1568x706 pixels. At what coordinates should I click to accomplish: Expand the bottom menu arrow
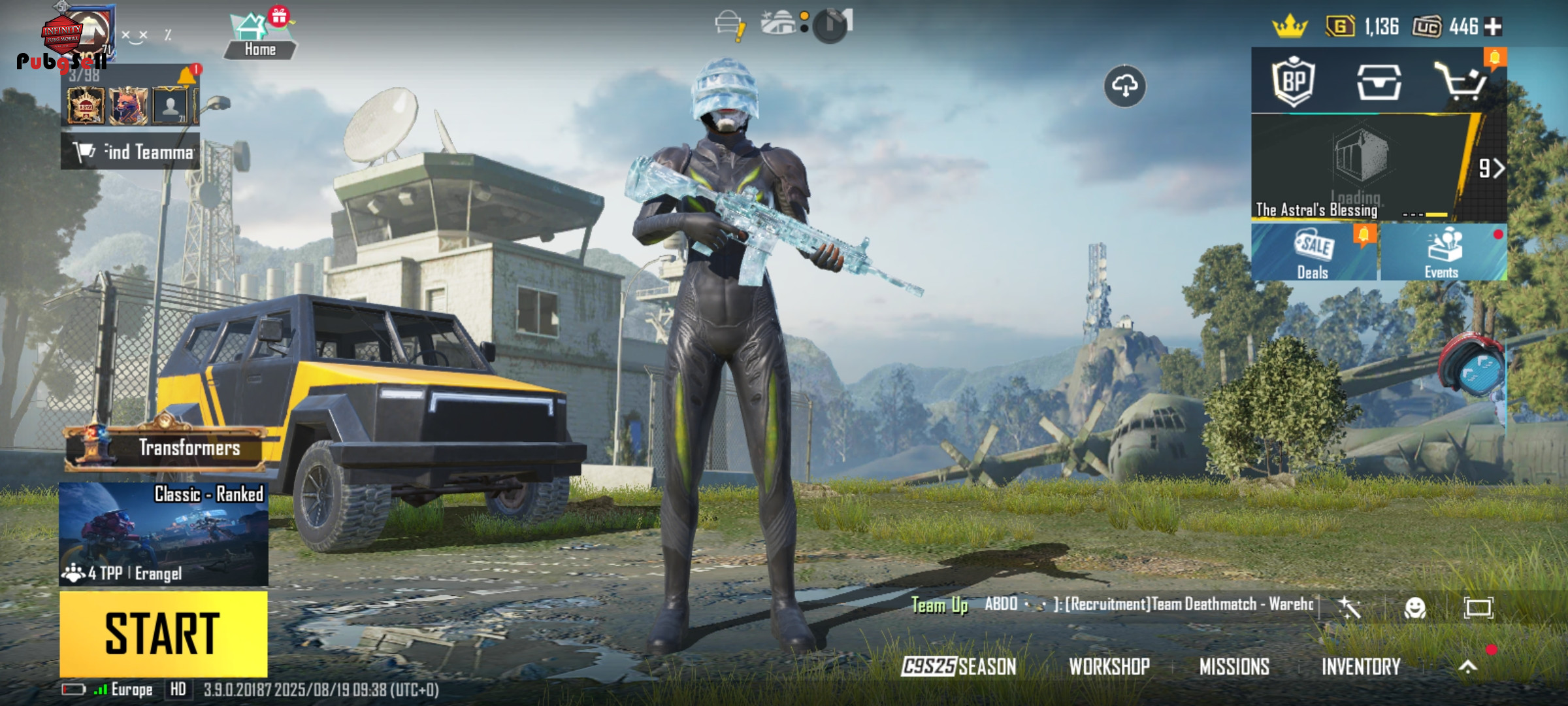1467,666
